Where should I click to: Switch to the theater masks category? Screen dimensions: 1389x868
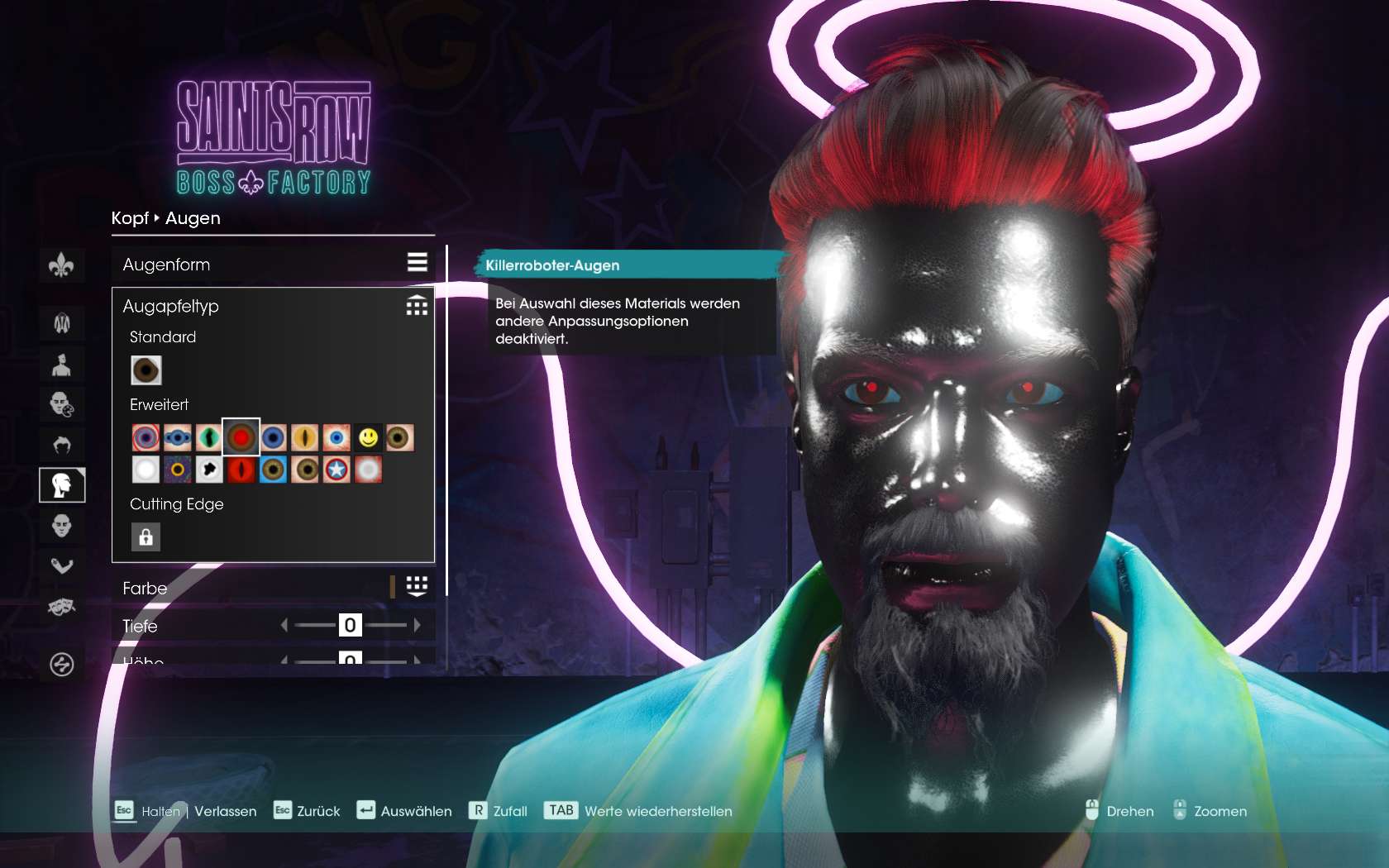[62, 608]
